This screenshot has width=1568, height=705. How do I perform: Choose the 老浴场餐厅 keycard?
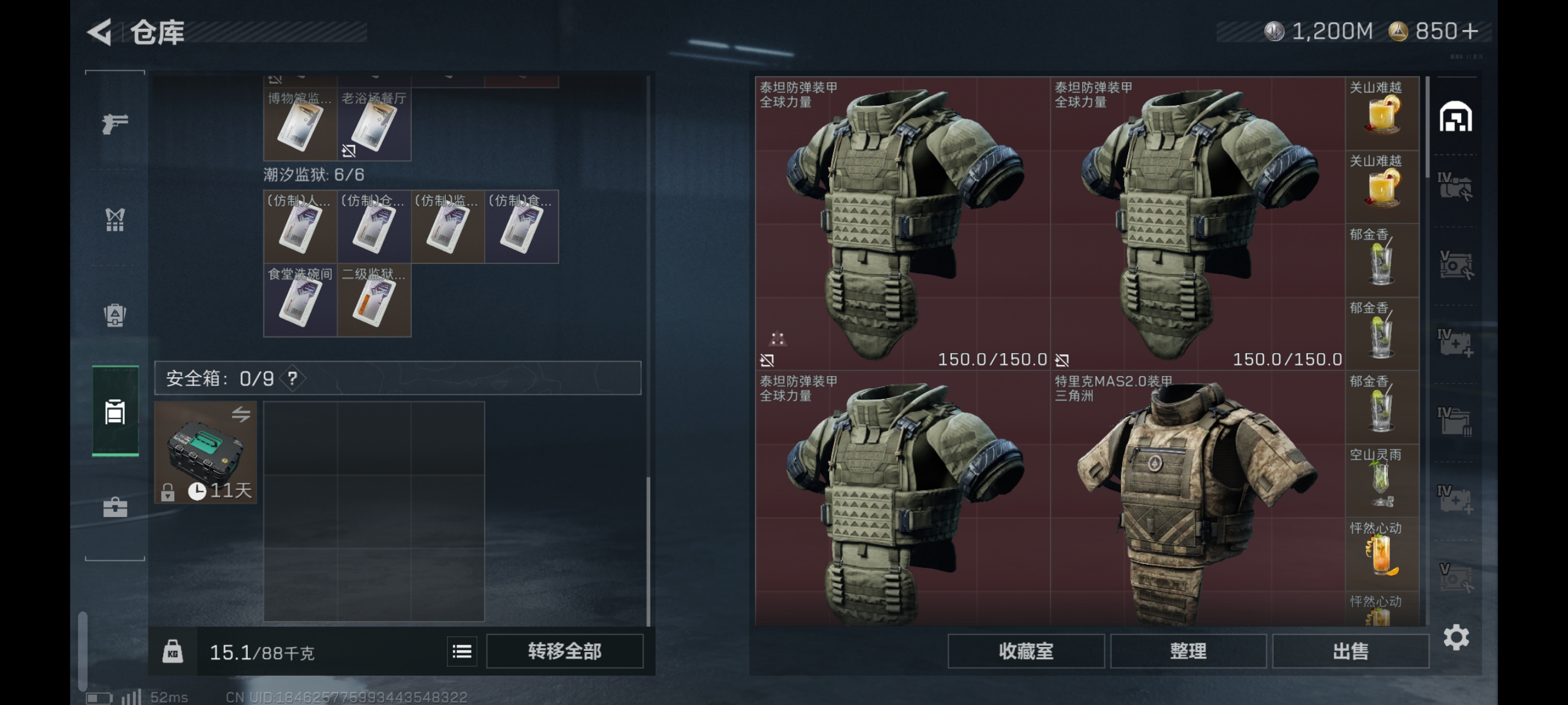click(x=374, y=125)
